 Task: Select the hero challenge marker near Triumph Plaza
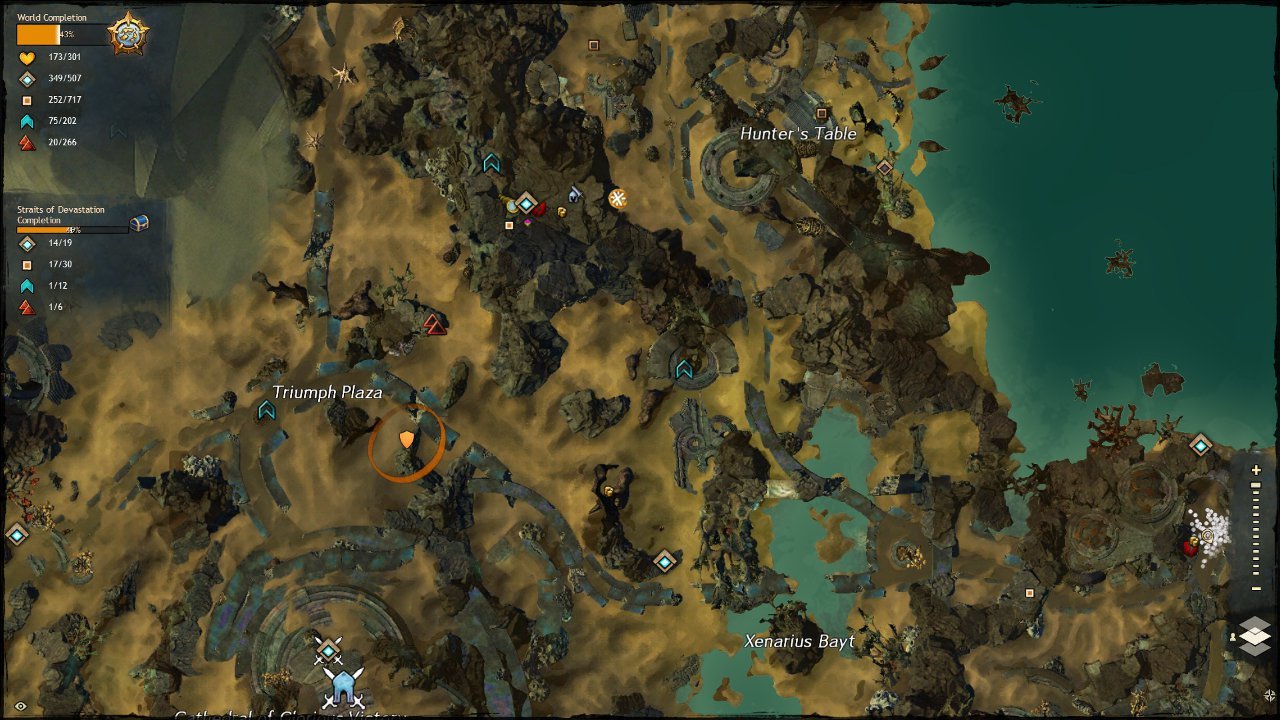click(x=266, y=410)
